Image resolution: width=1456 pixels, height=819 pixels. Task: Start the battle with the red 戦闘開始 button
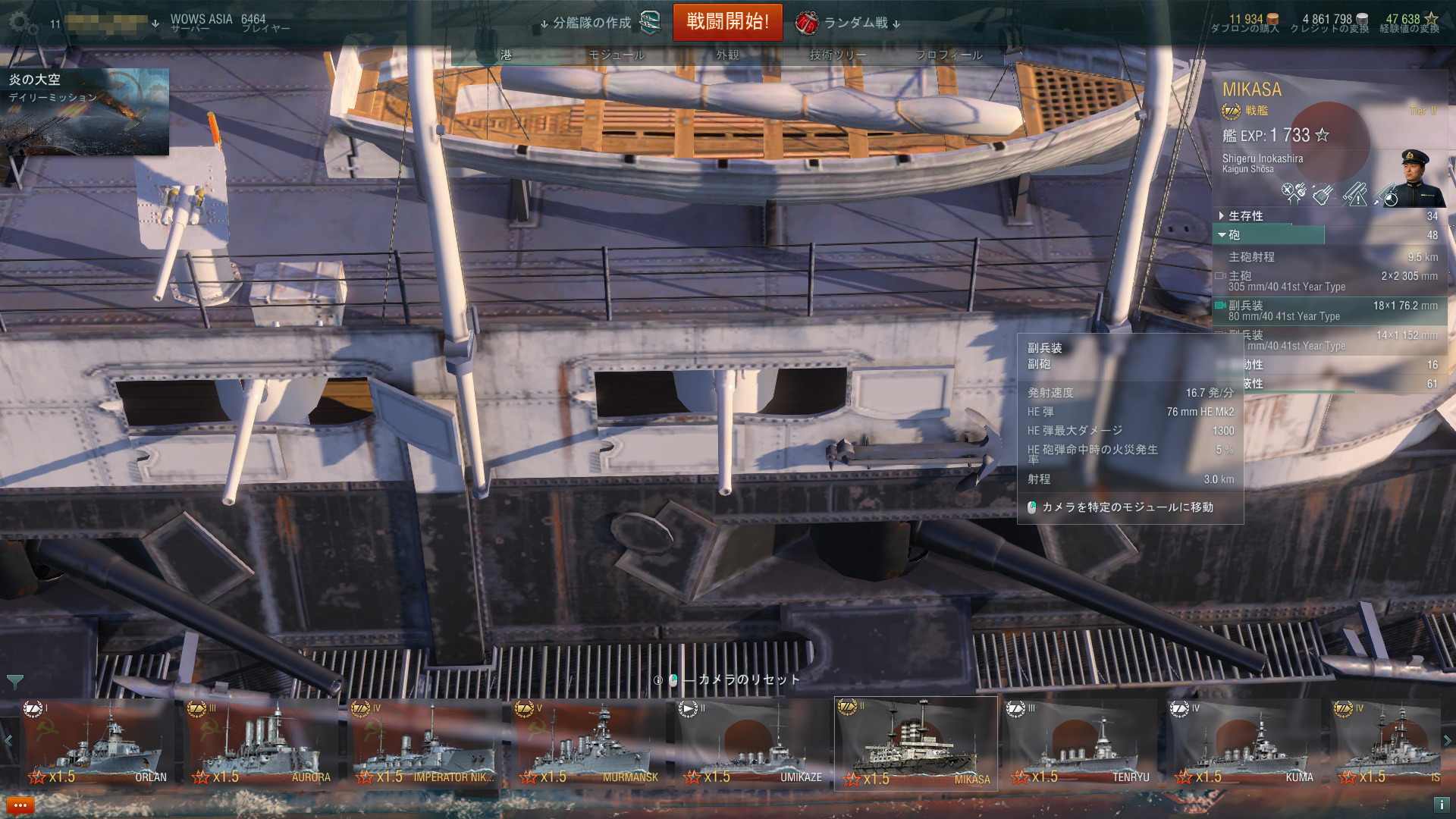726,22
